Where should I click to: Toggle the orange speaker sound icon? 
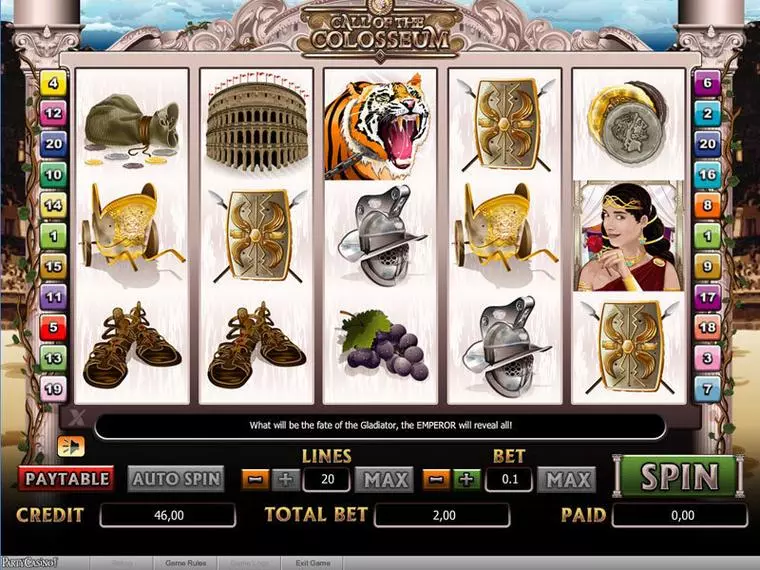(x=70, y=445)
